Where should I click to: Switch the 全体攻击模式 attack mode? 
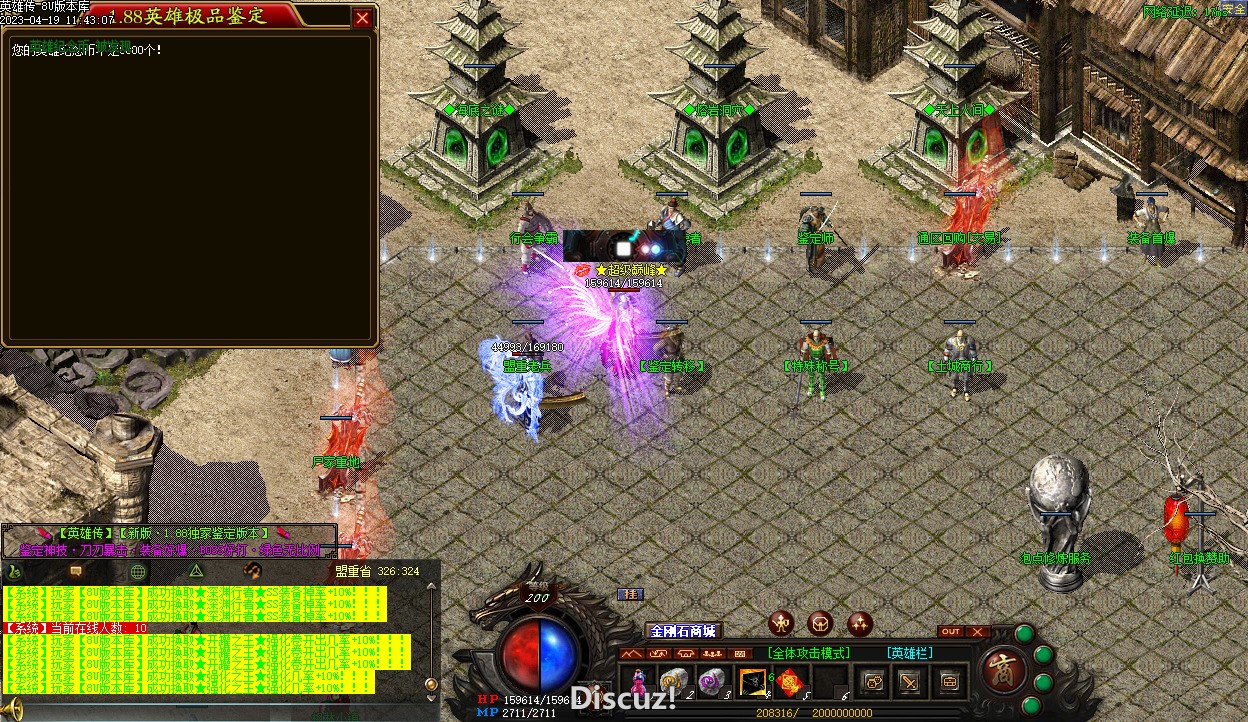coord(809,653)
